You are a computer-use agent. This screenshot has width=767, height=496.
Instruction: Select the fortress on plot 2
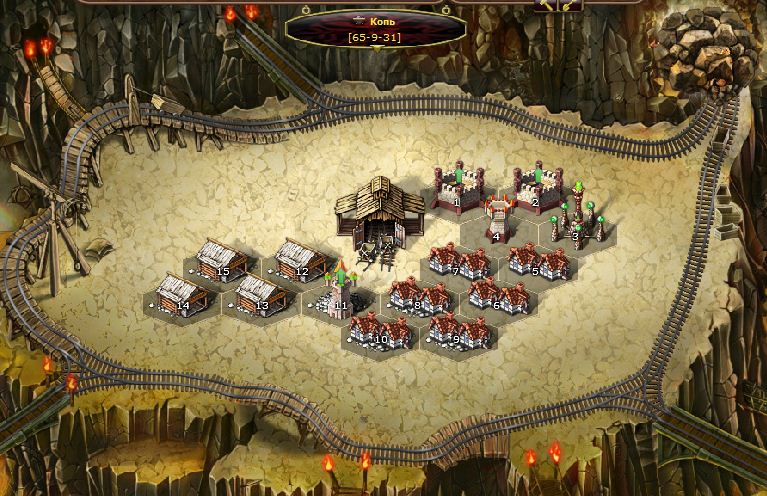point(537,186)
